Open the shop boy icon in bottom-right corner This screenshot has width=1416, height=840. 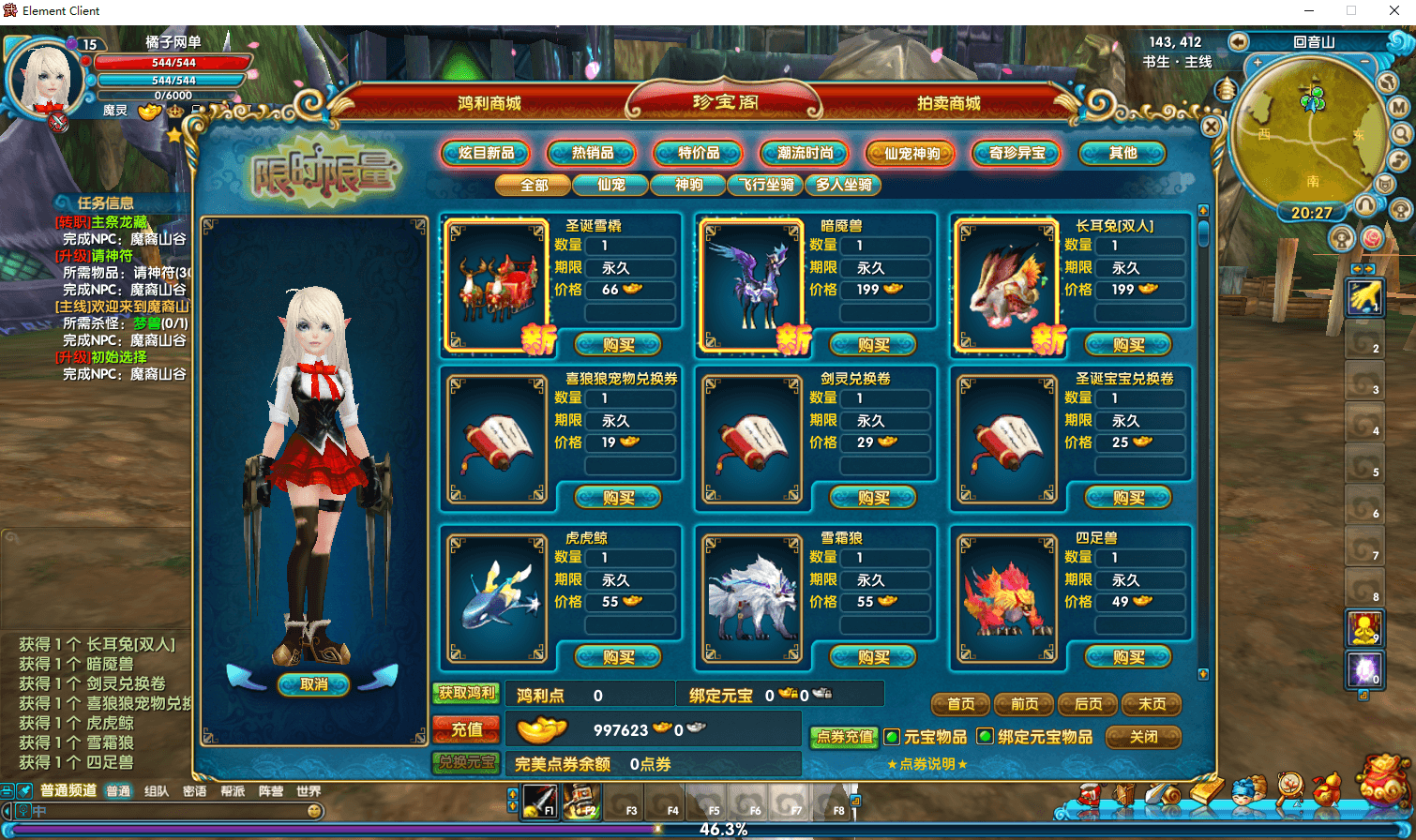pos(1244,793)
